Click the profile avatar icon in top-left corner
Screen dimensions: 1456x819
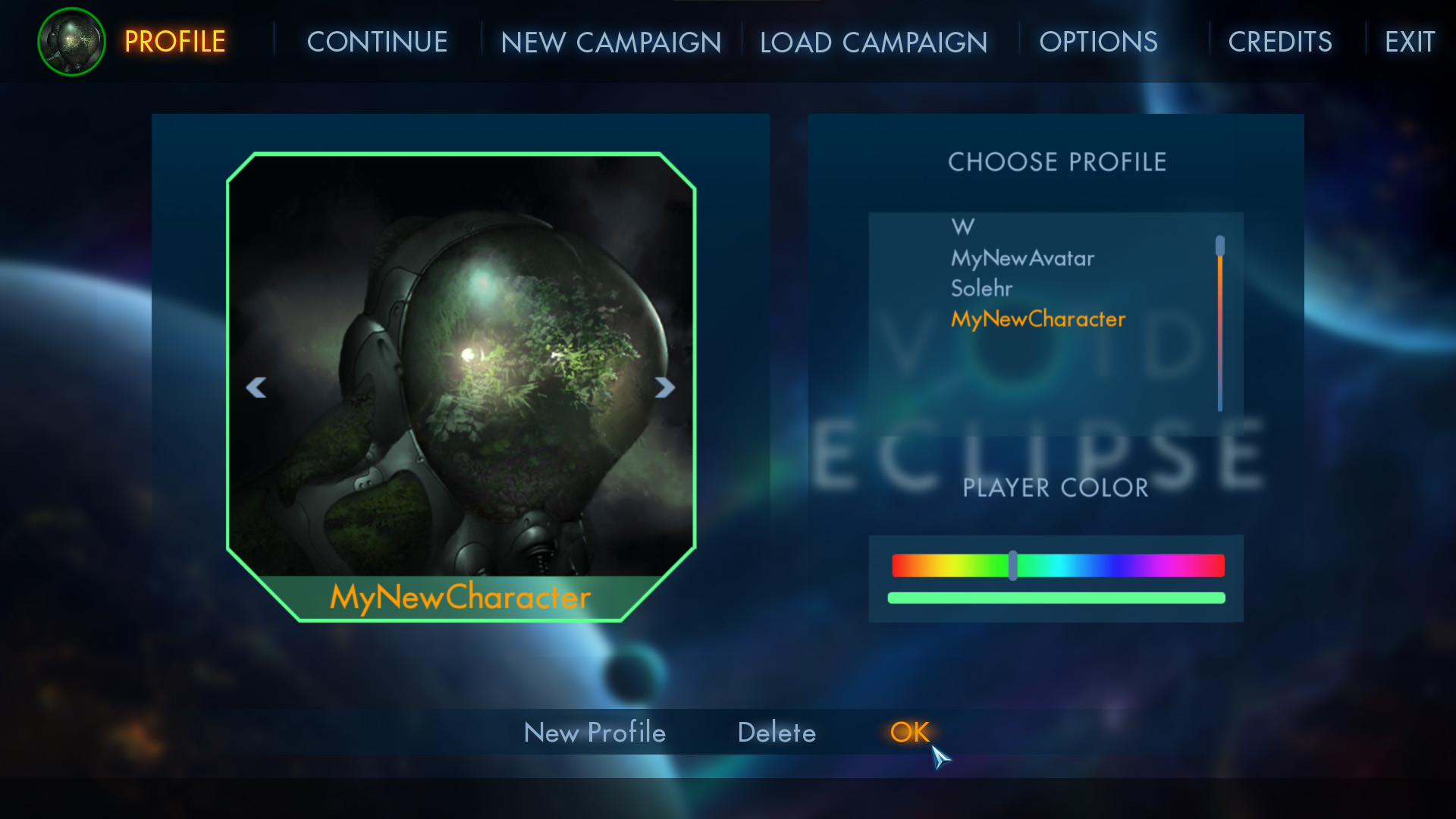tap(71, 42)
